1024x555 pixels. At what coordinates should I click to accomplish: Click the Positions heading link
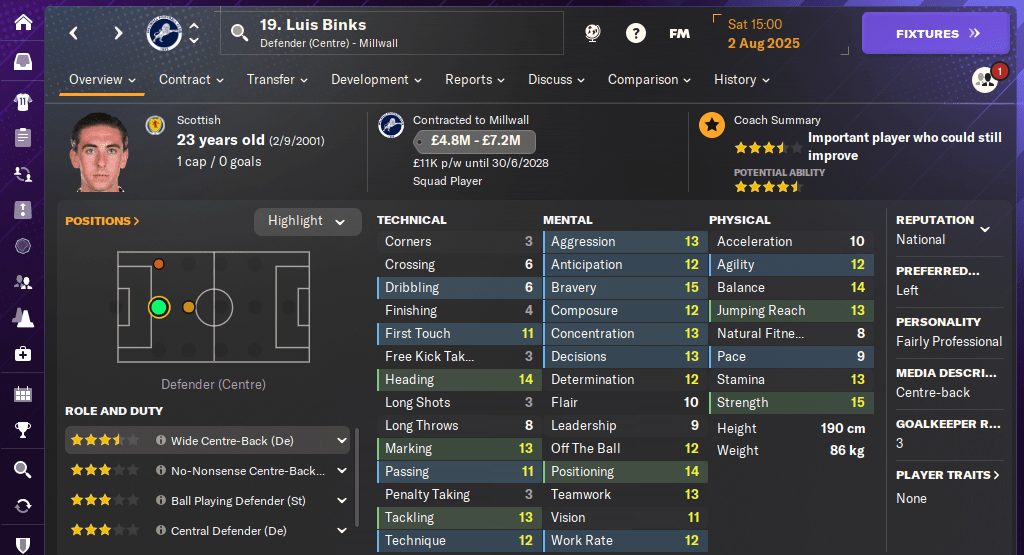pyautogui.click(x=102, y=221)
